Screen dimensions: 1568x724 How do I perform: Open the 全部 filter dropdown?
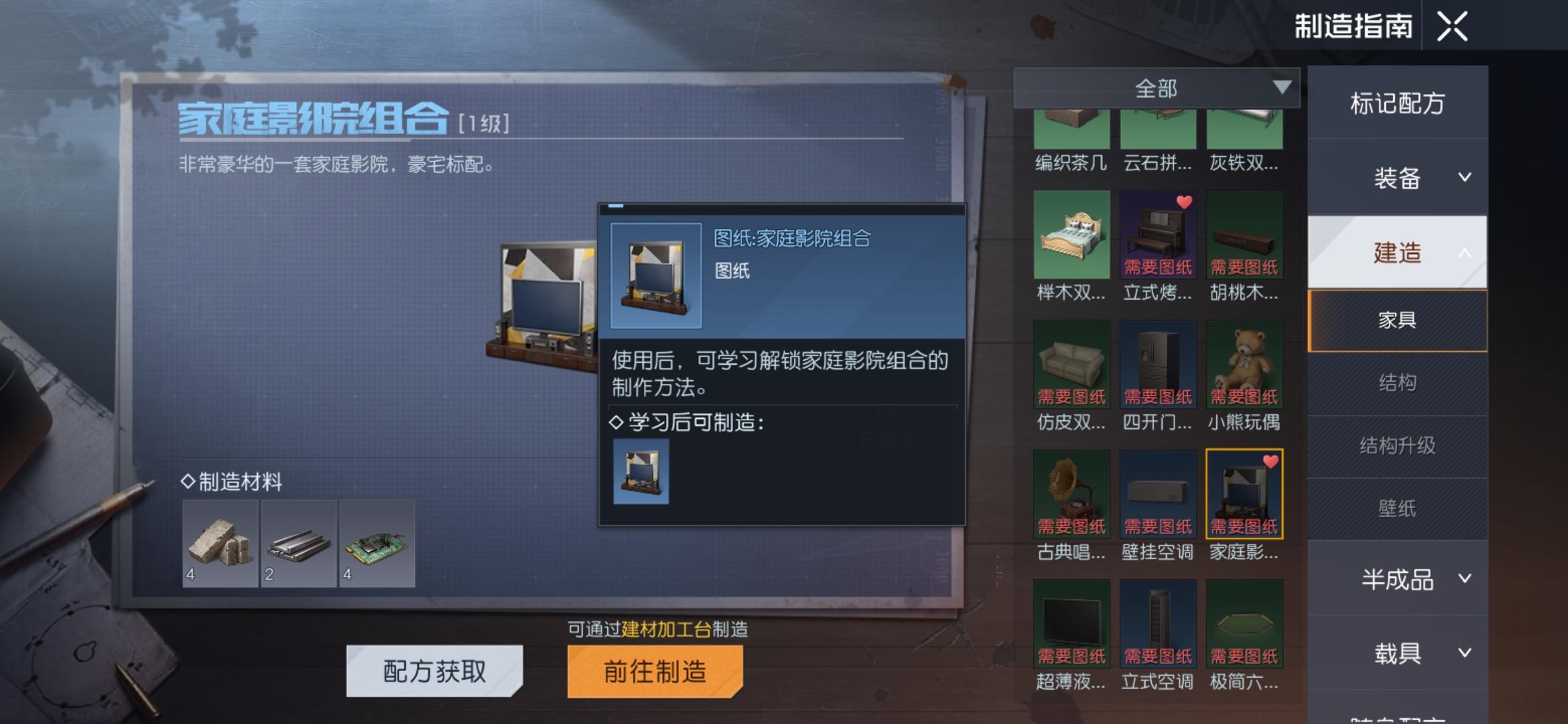click(1156, 87)
